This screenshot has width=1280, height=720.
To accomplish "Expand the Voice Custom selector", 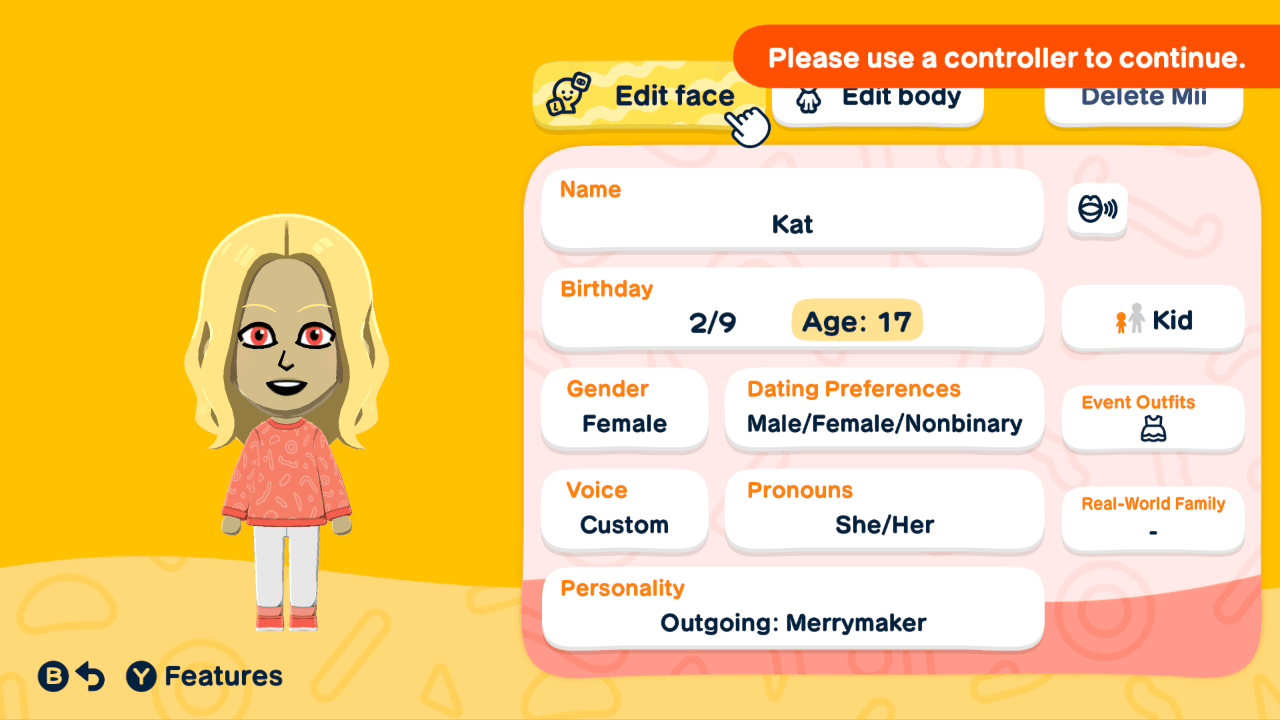I will (624, 511).
